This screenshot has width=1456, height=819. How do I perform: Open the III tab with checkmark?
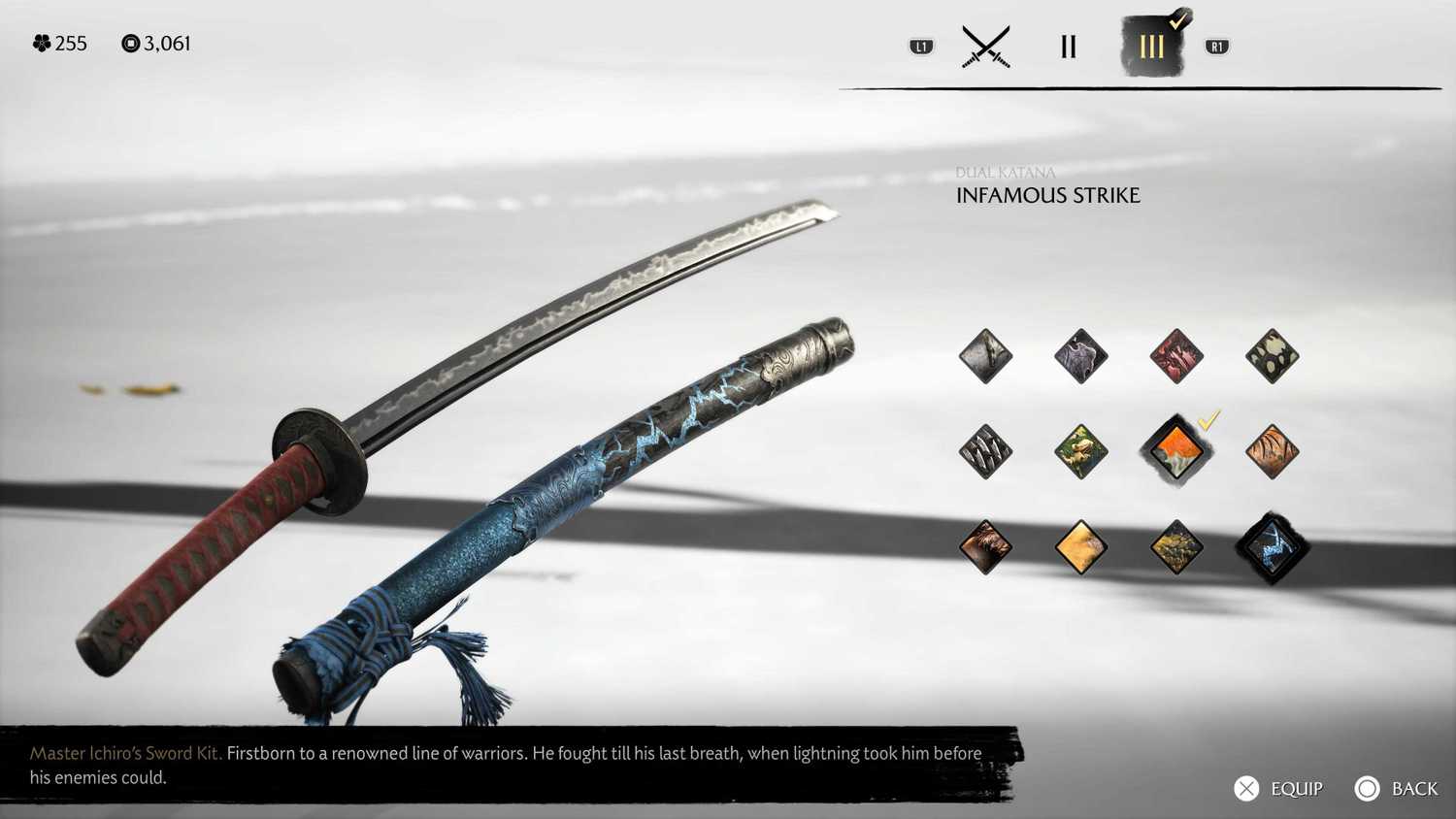[1152, 47]
